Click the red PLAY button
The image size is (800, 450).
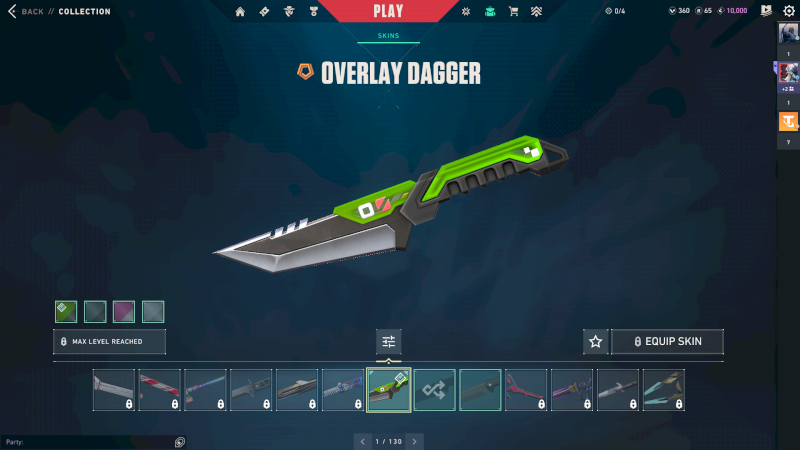tap(388, 12)
